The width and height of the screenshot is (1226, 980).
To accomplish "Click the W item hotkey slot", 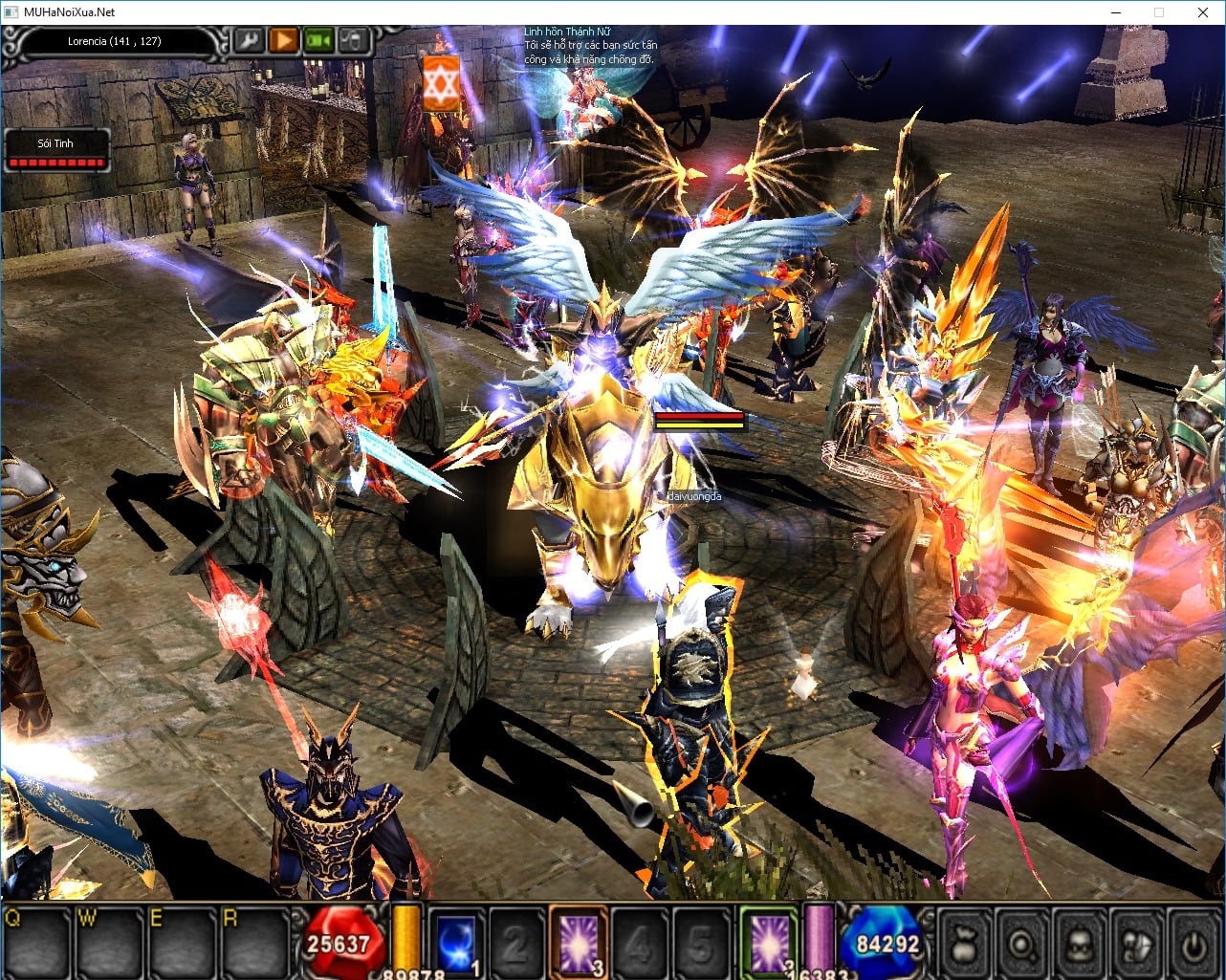I will (x=109, y=942).
